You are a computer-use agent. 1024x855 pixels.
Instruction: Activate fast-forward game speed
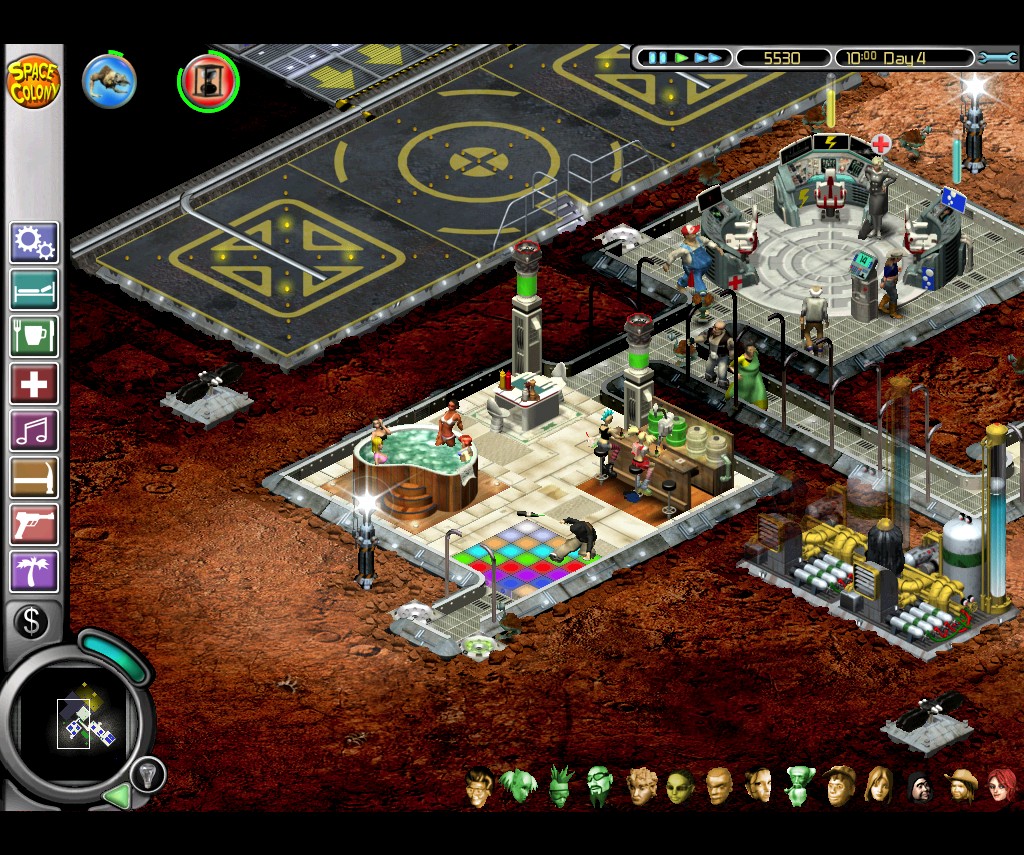(708, 58)
